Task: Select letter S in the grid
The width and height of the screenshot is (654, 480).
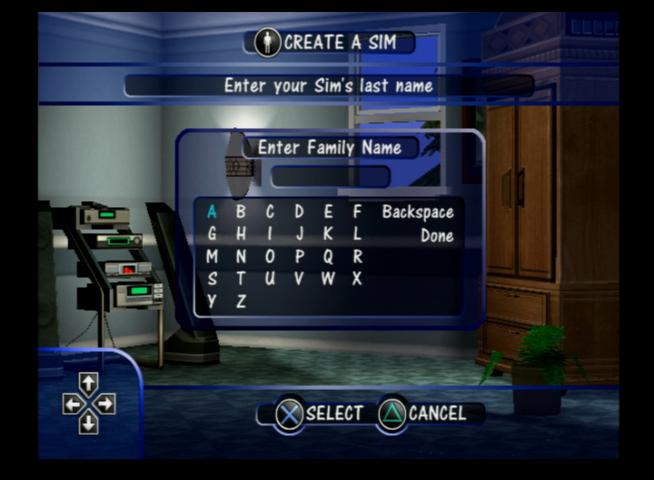Action: 212,278
